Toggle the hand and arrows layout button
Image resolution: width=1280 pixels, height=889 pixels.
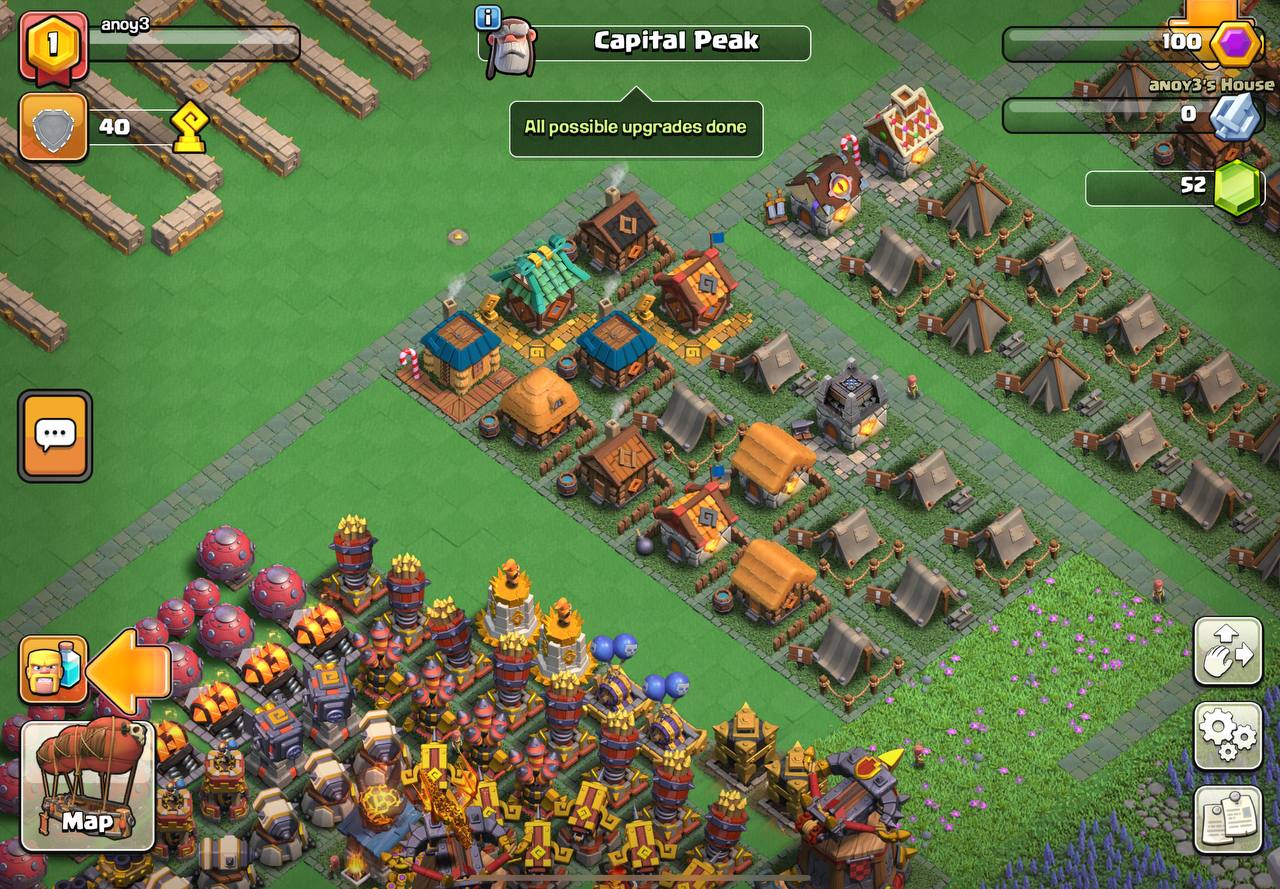(1227, 651)
